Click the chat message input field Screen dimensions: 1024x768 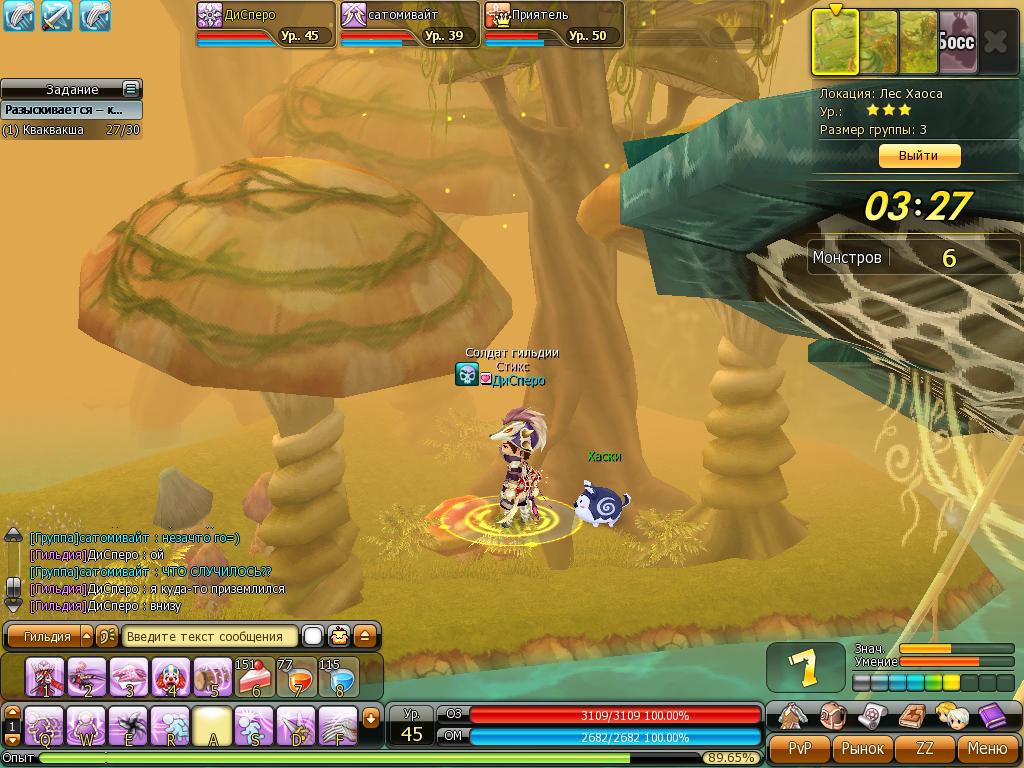(210, 636)
